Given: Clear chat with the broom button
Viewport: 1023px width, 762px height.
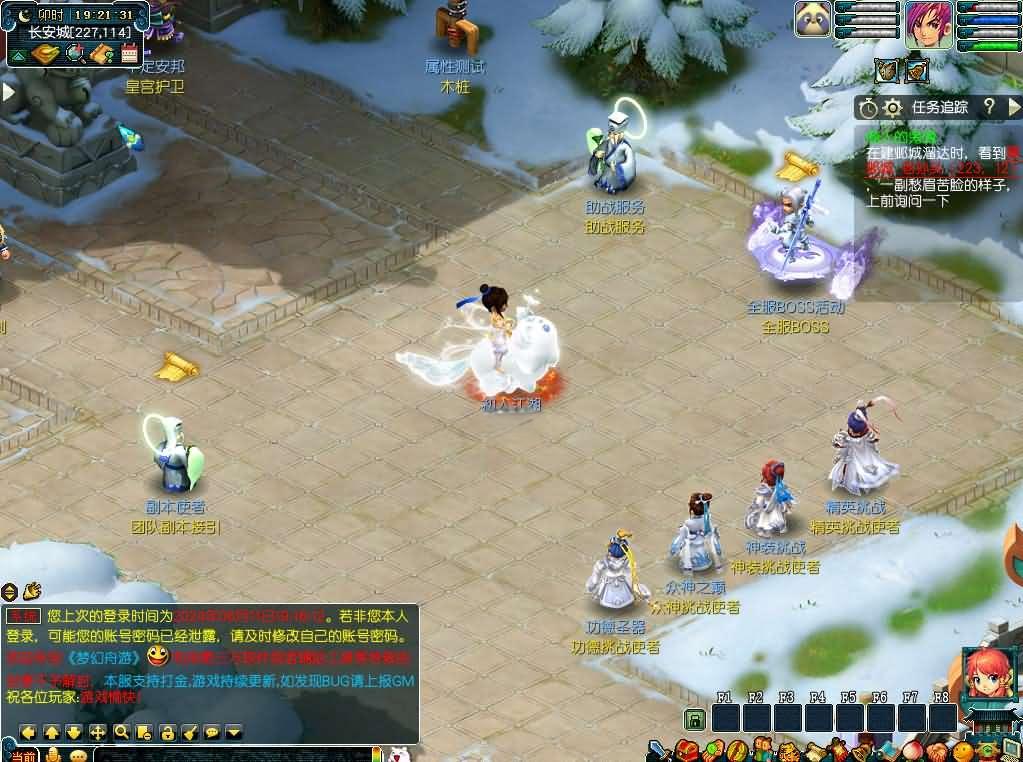Looking at the screenshot, I should click(190, 732).
